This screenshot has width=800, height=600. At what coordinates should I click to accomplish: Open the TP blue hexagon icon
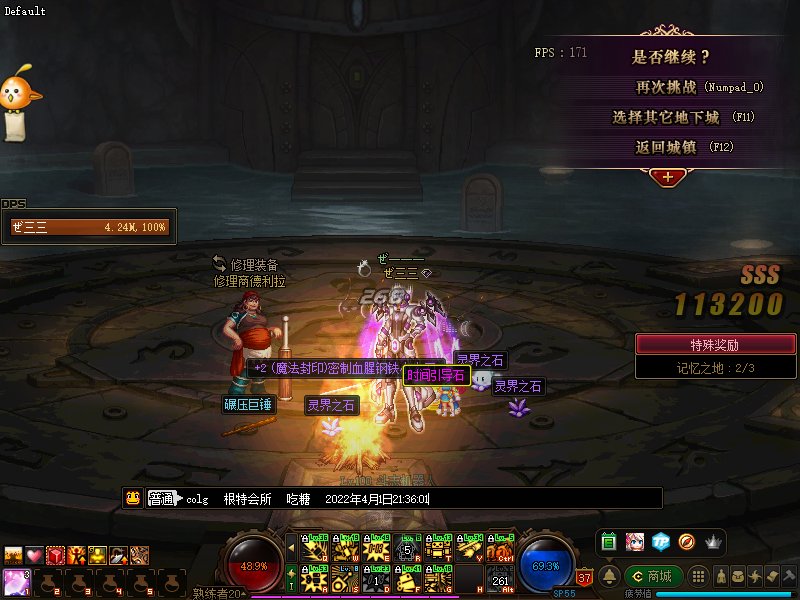pyautogui.click(x=660, y=542)
